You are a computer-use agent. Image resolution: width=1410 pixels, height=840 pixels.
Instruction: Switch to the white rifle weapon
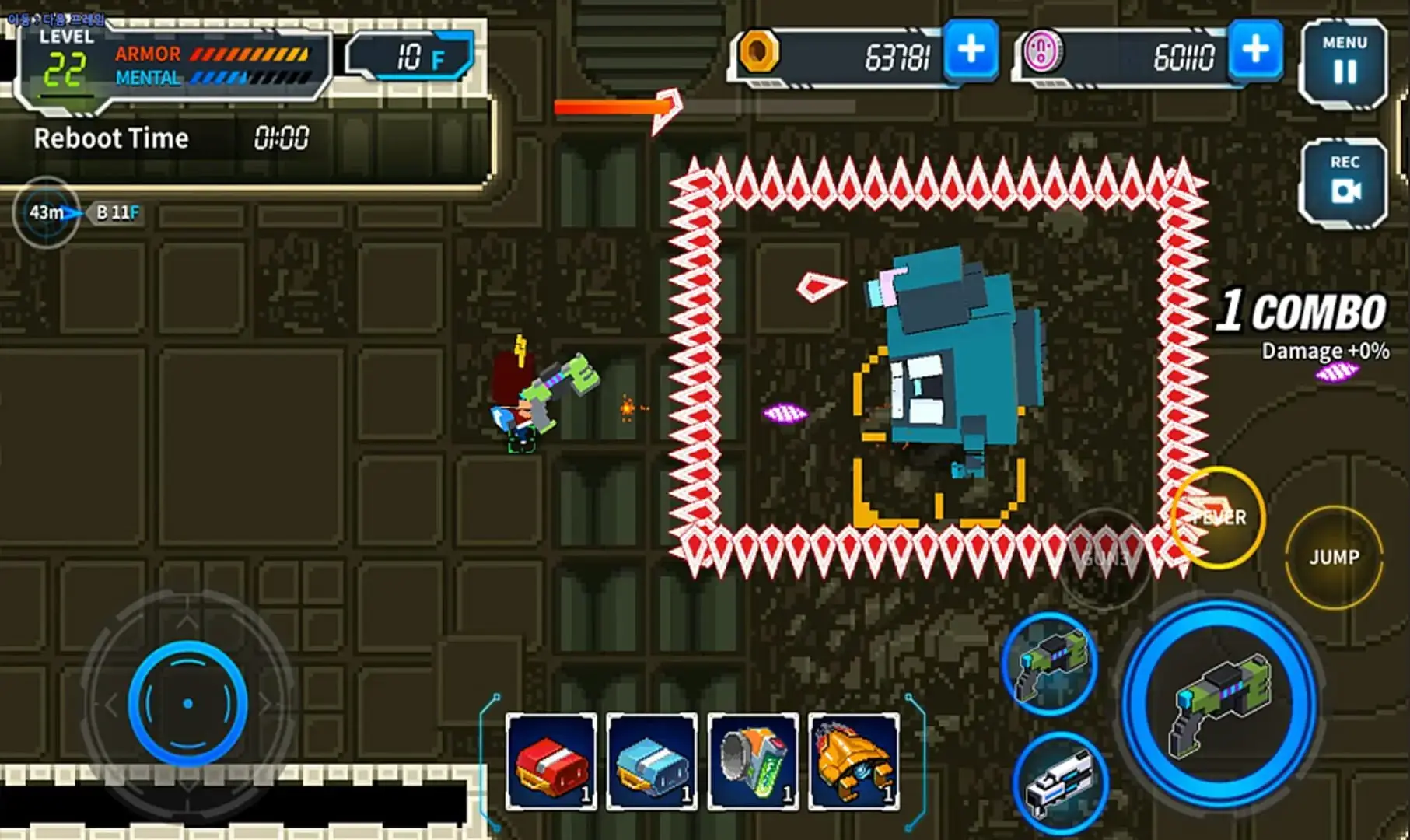pos(1059,782)
